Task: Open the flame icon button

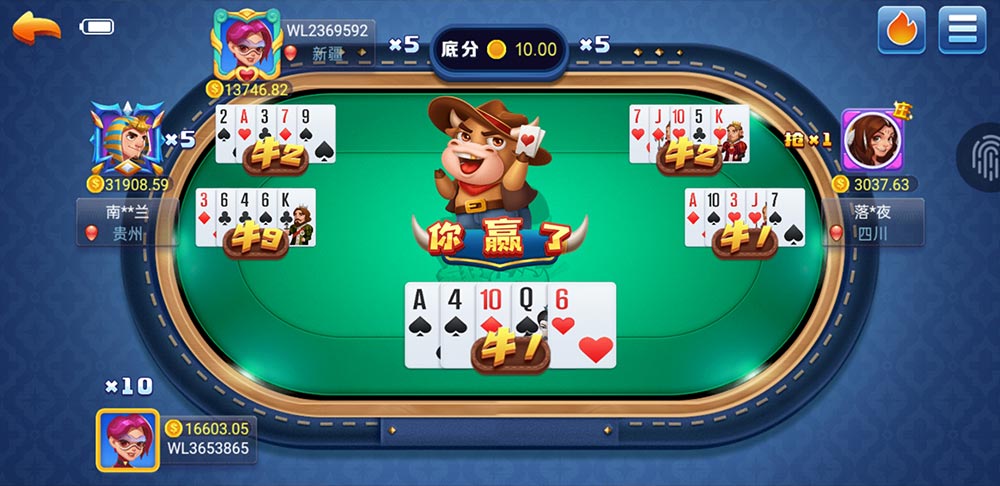Action: (901, 30)
